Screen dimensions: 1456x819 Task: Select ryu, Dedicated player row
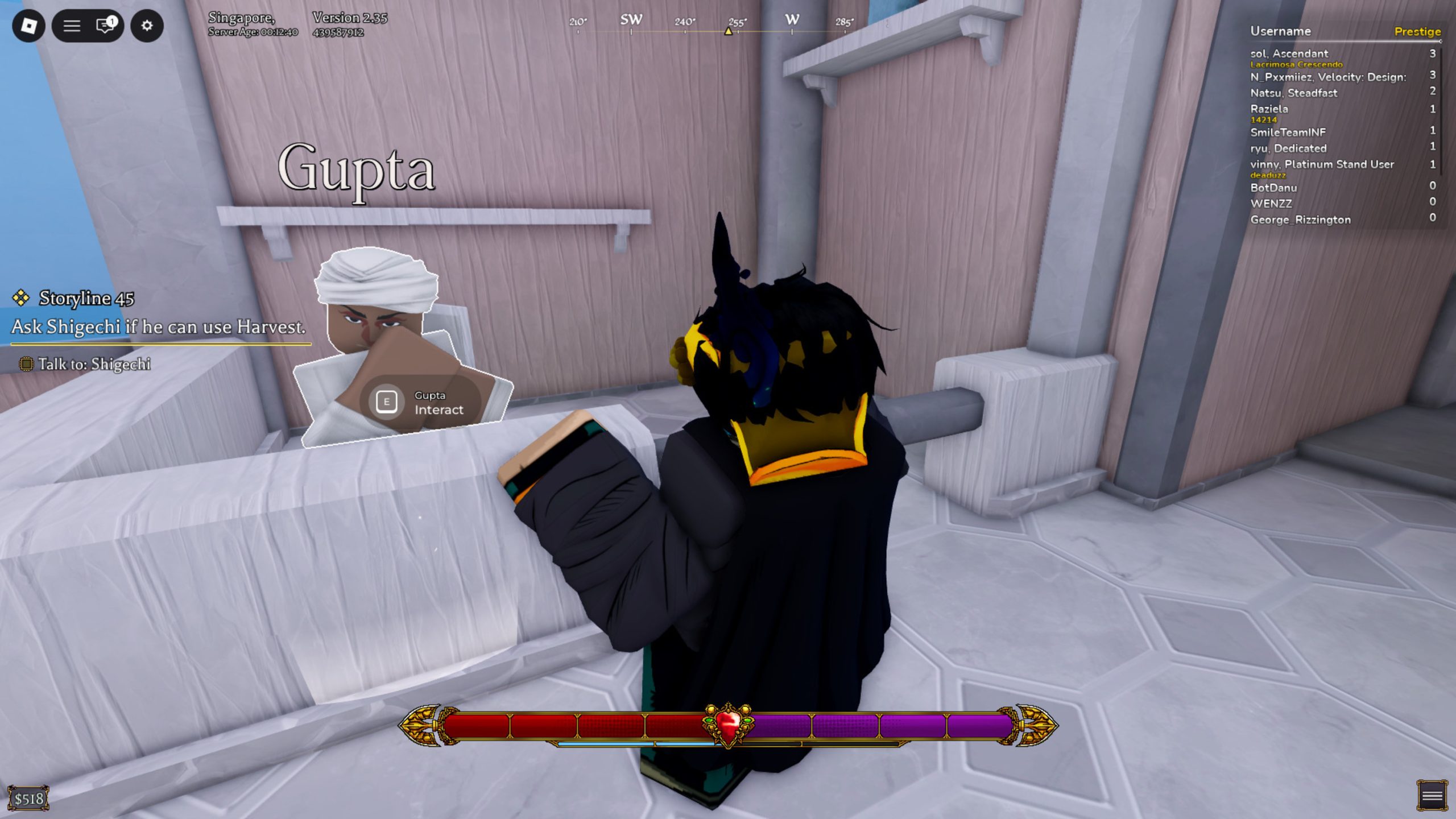tap(1288, 148)
